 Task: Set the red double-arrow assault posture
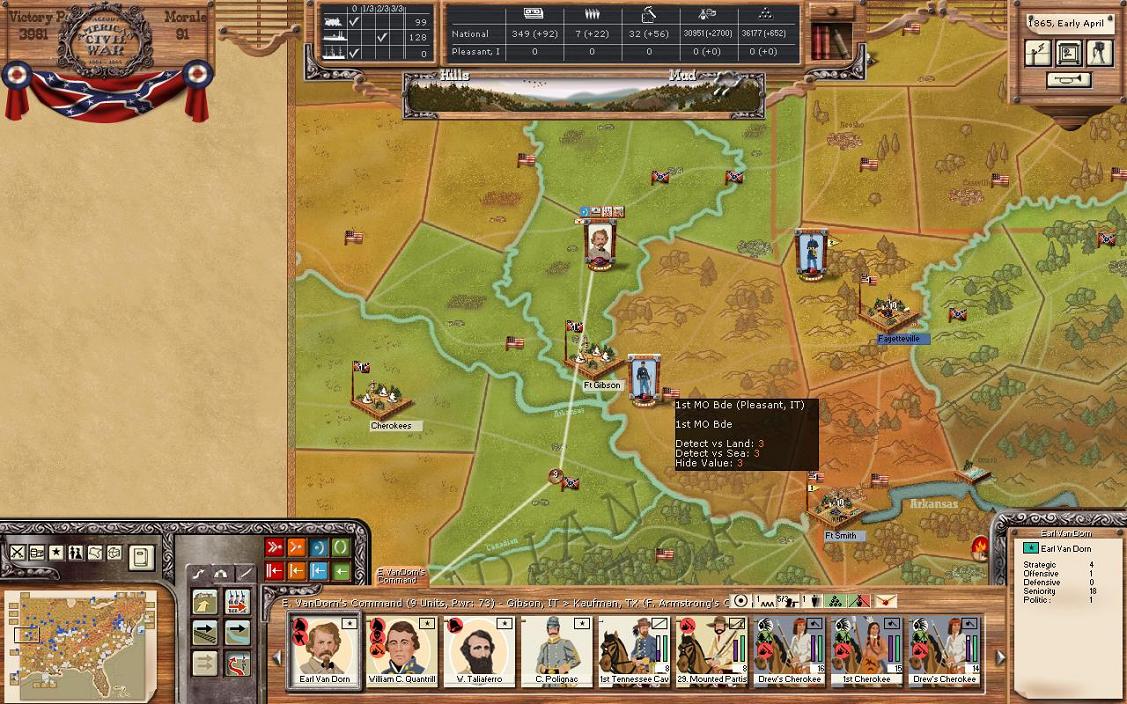coord(274,547)
